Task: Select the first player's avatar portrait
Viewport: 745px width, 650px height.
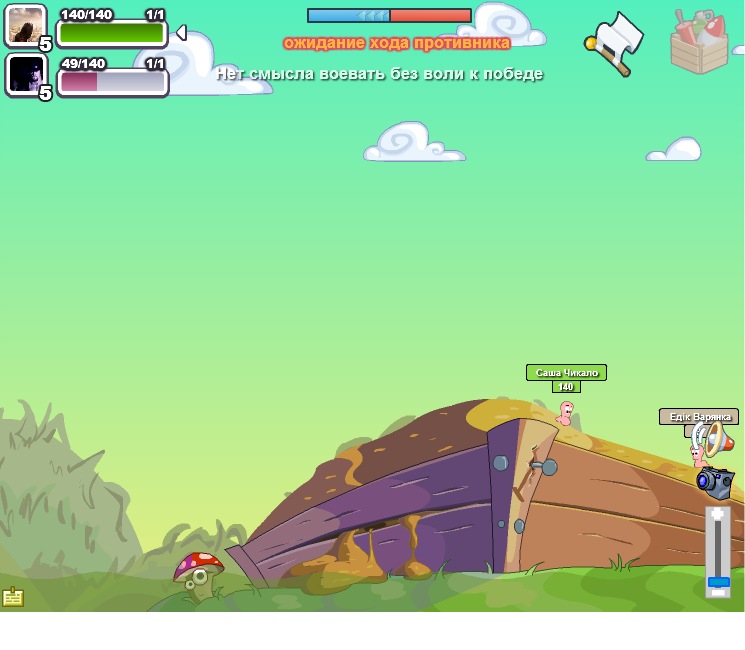Action: [25, 25]
